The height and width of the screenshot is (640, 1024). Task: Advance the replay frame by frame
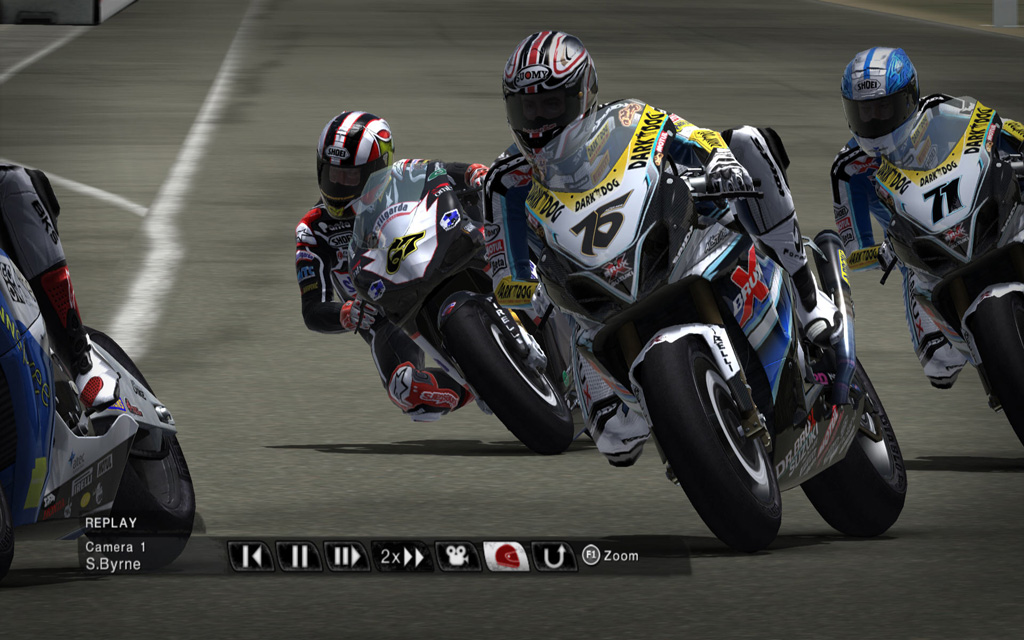tap(346, 556)
